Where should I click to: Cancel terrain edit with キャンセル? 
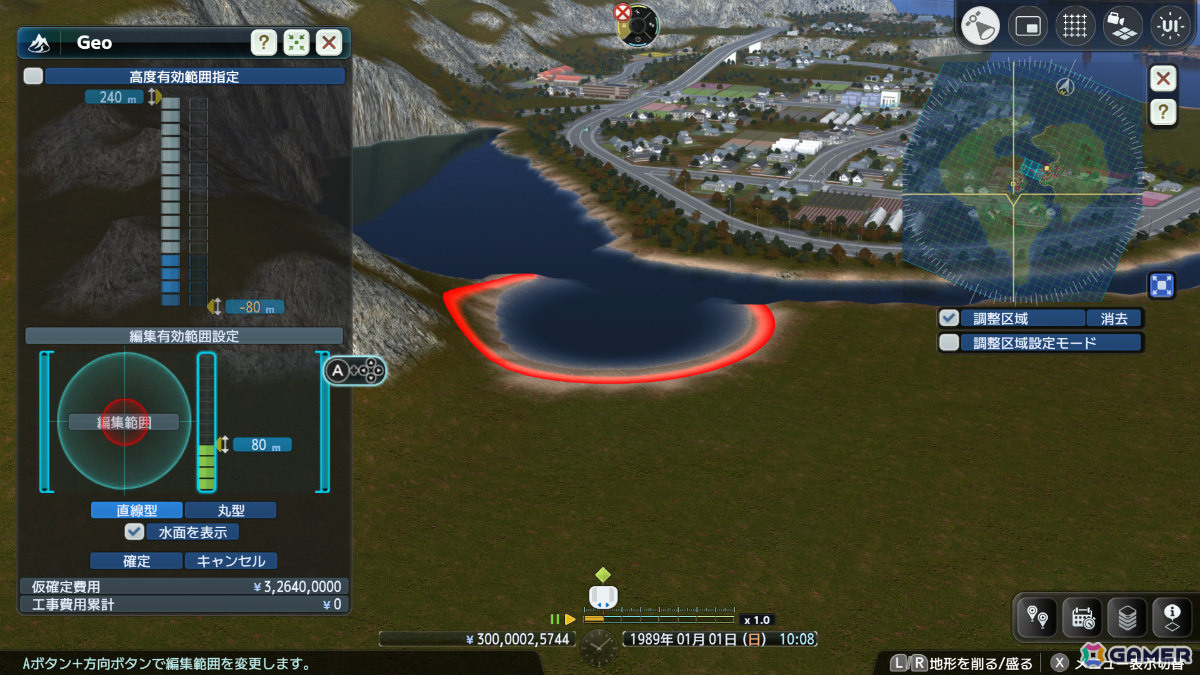231,561
